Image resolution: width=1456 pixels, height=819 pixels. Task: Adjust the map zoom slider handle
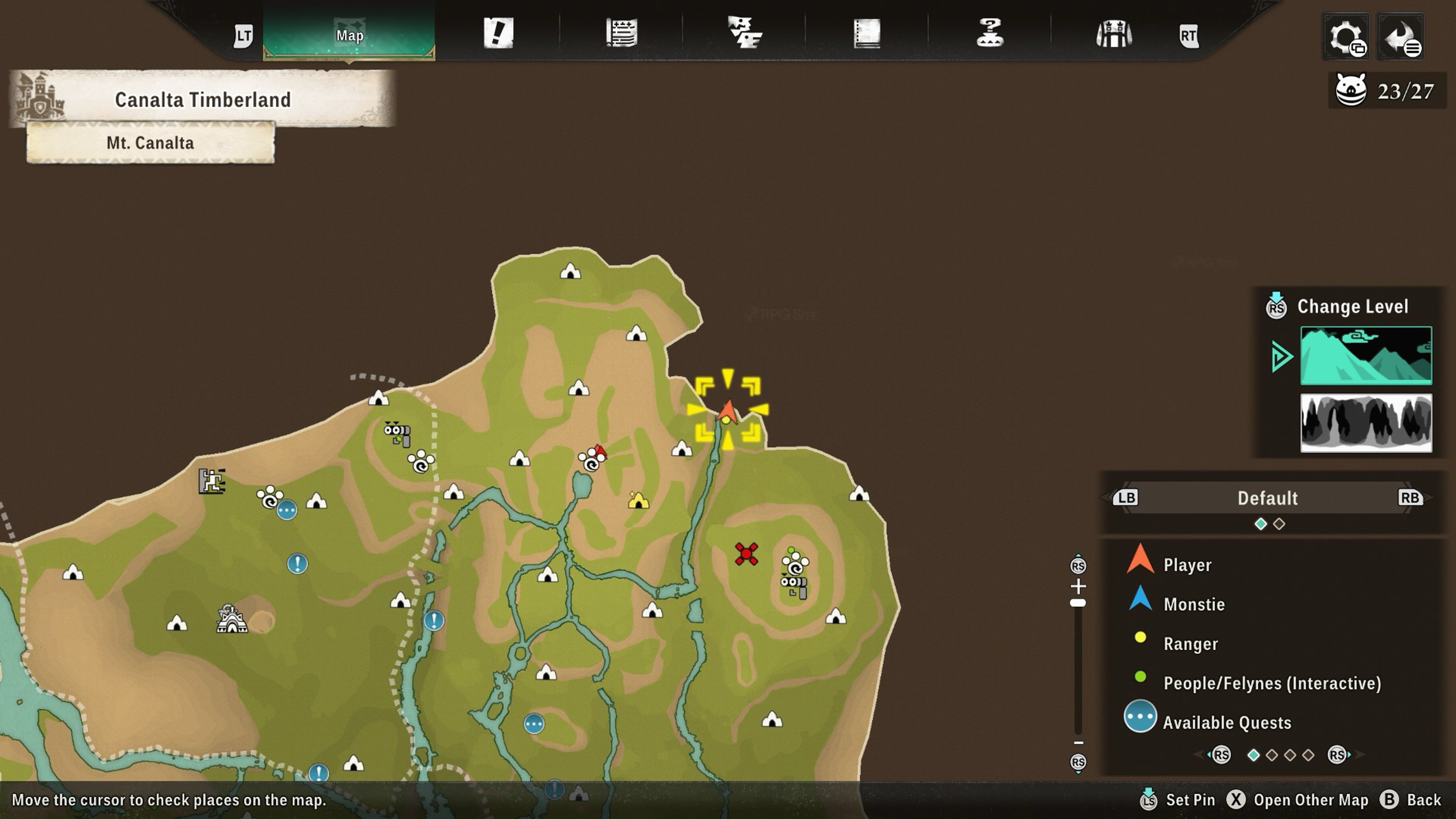pos(1078,603)
